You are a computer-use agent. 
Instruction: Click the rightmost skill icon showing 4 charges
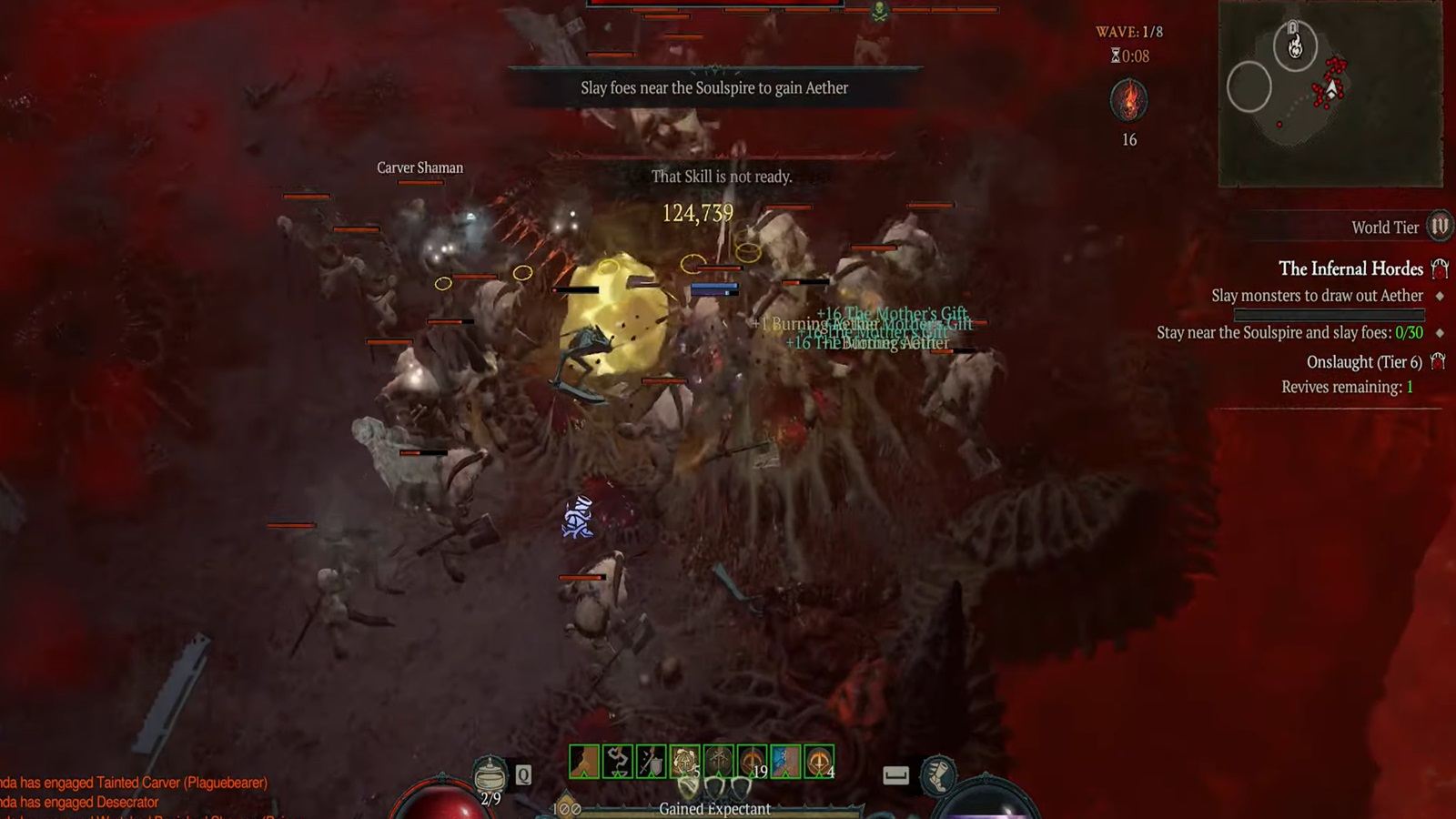(x=818, y=761)
